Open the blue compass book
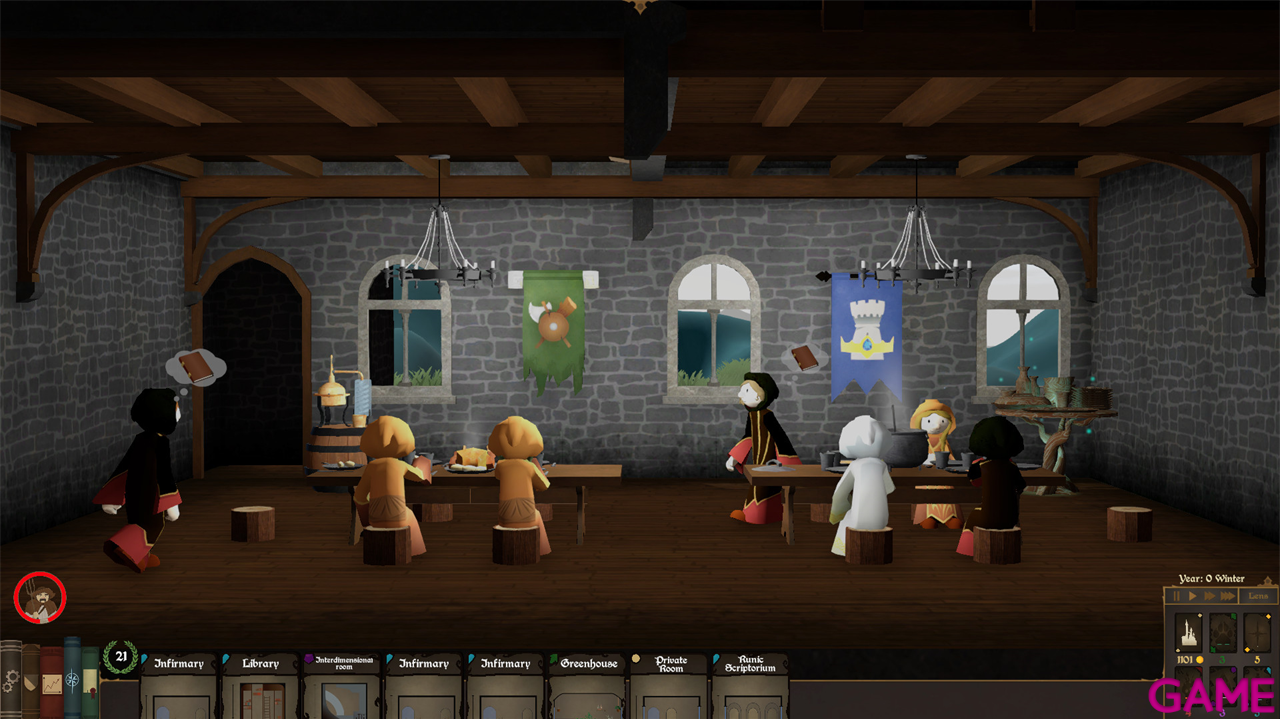The height and width of the screenshot is (719, 1280). point(72,680)
